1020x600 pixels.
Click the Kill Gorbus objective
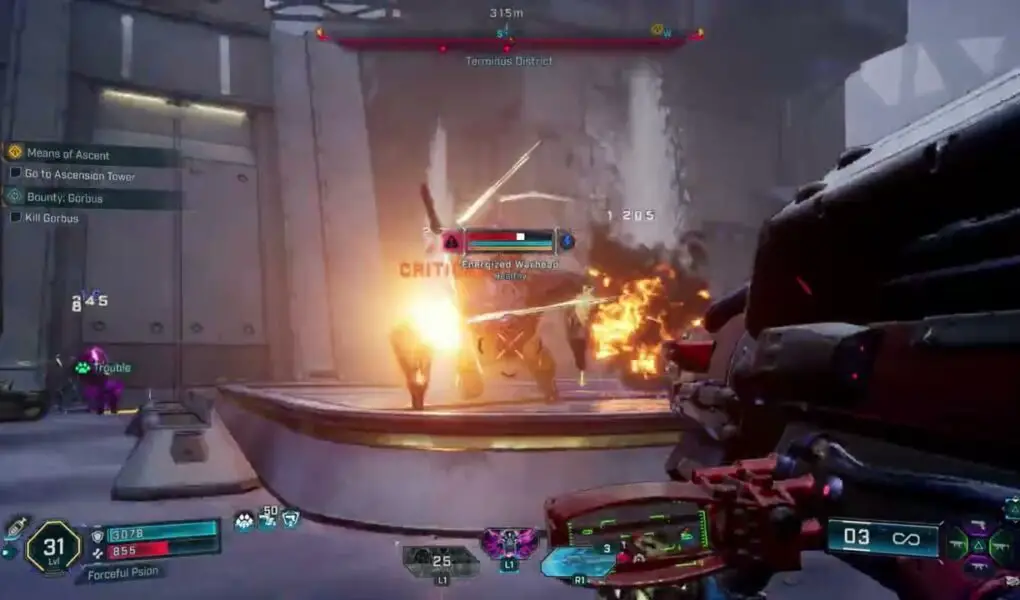[51, 218]
